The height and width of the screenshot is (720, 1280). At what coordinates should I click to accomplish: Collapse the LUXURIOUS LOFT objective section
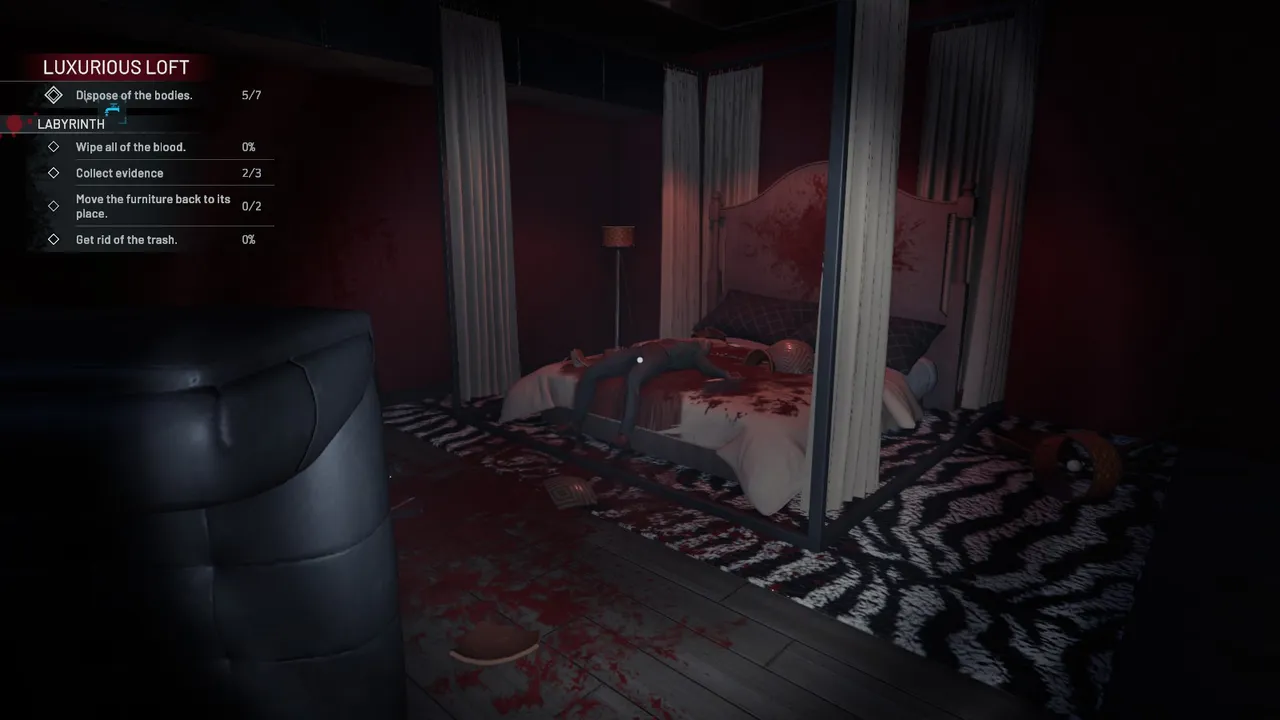click(116, 67)
